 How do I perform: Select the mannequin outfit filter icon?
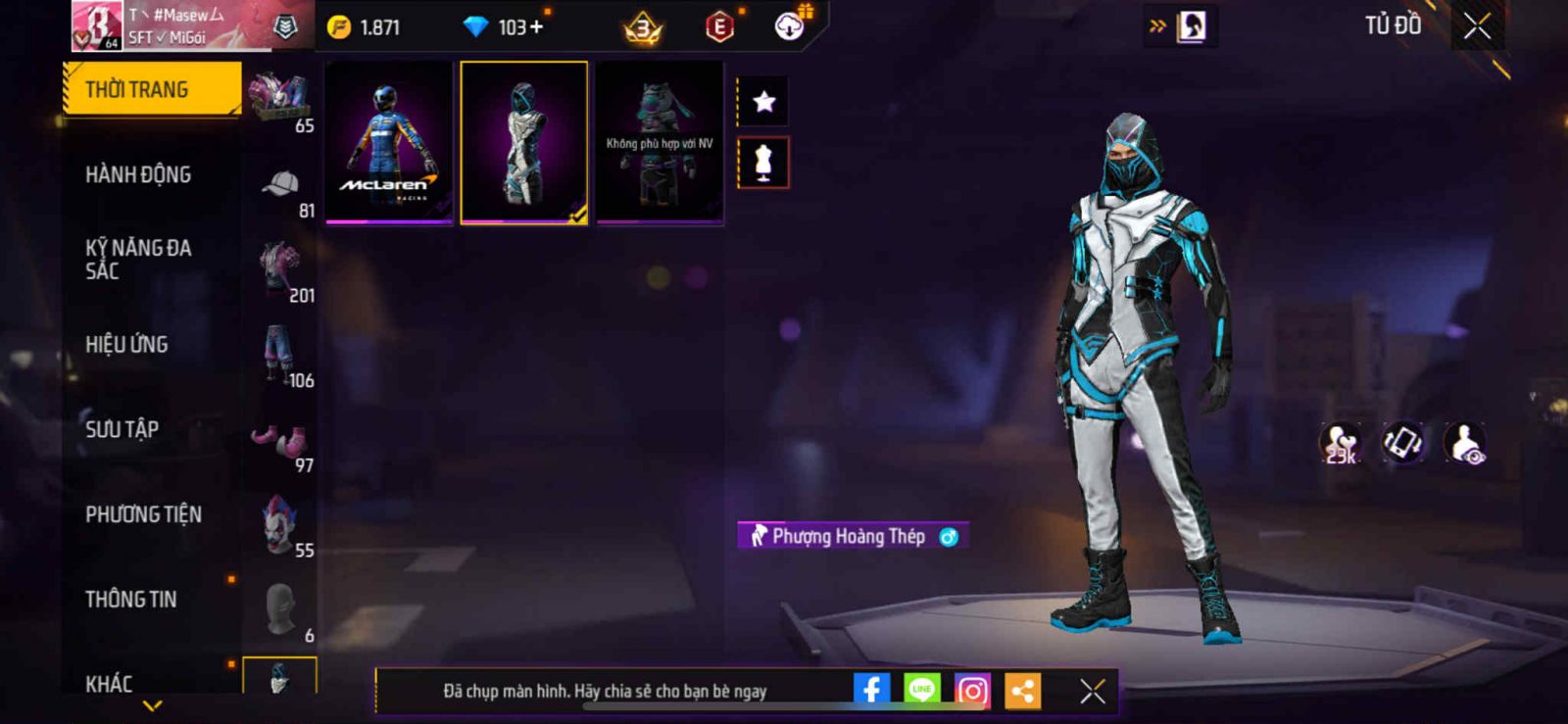[763, 163]
